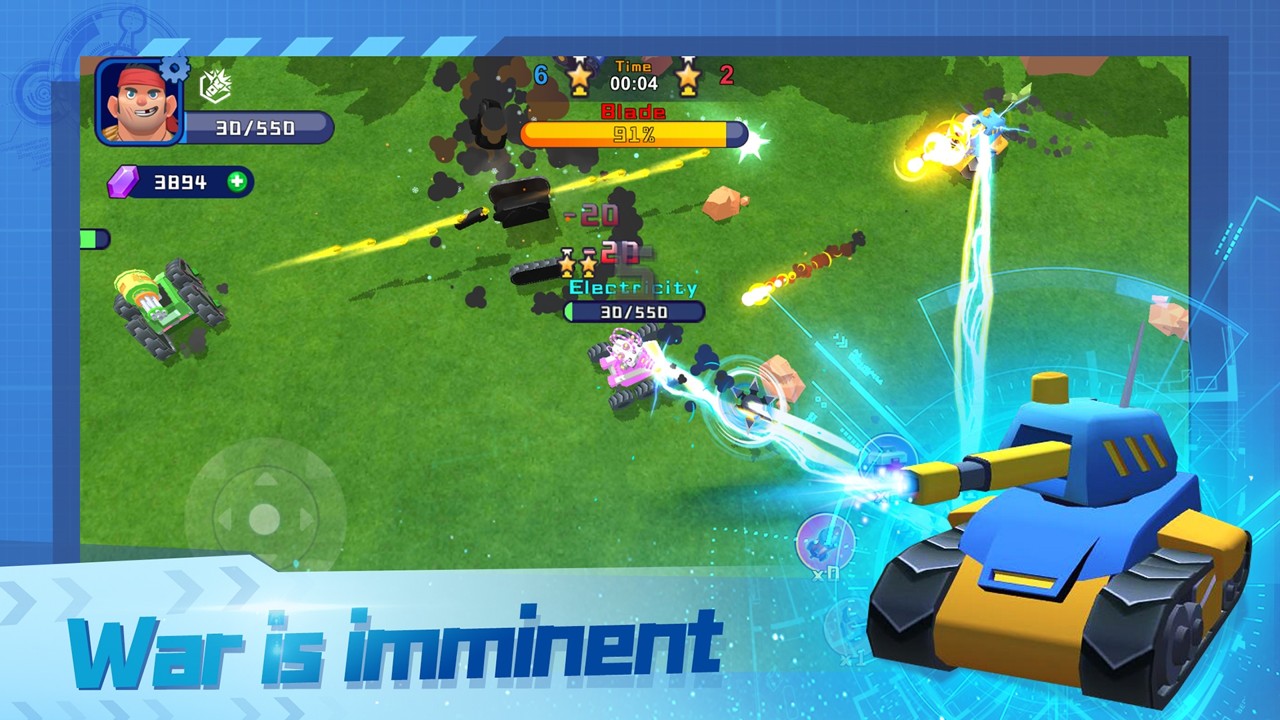Viewport: 1280px width, 720px height.
Task: Open the Blade boss nameplate
Action: point(633,112)
